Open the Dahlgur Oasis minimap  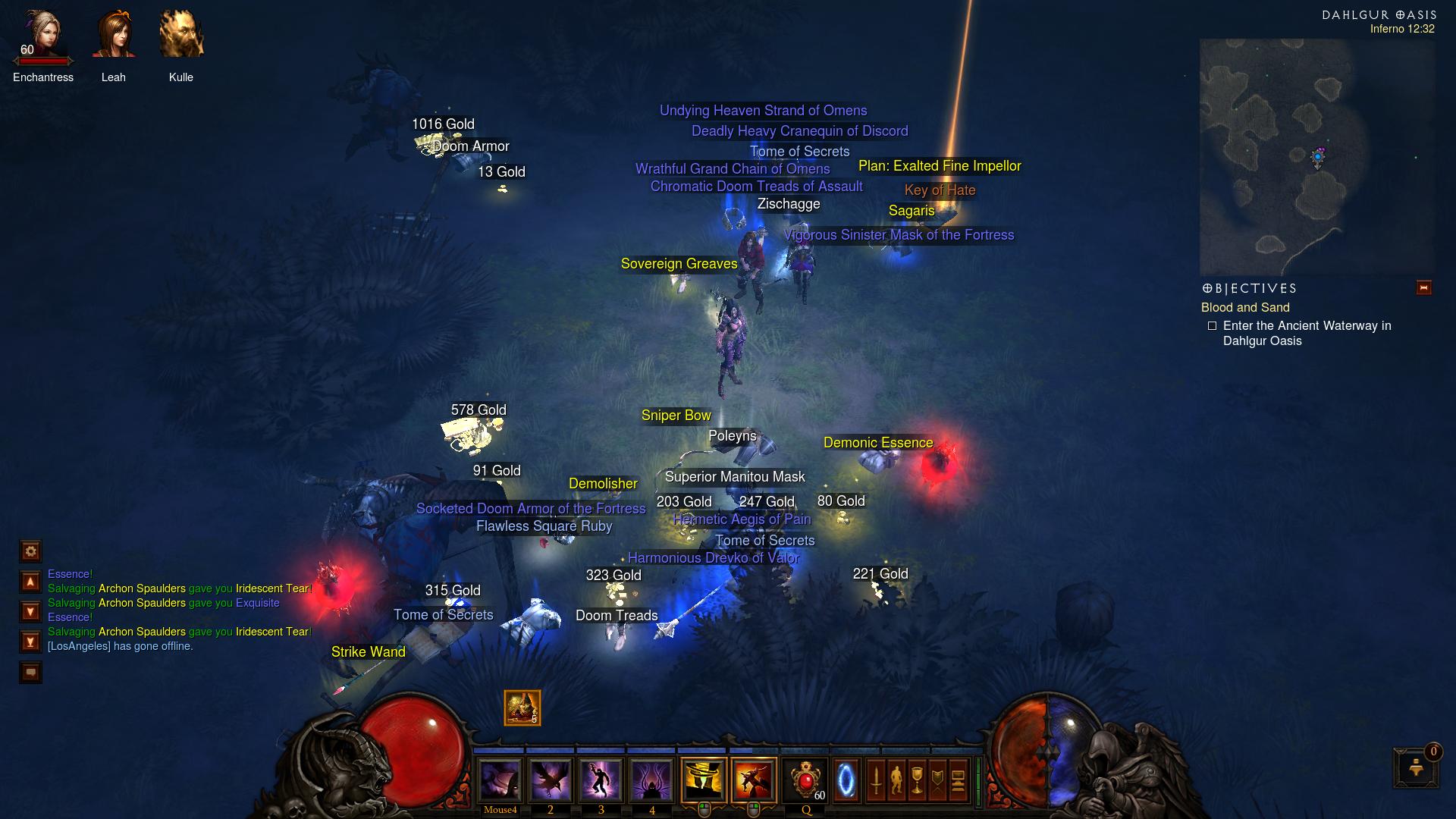tap(1316, 156)
